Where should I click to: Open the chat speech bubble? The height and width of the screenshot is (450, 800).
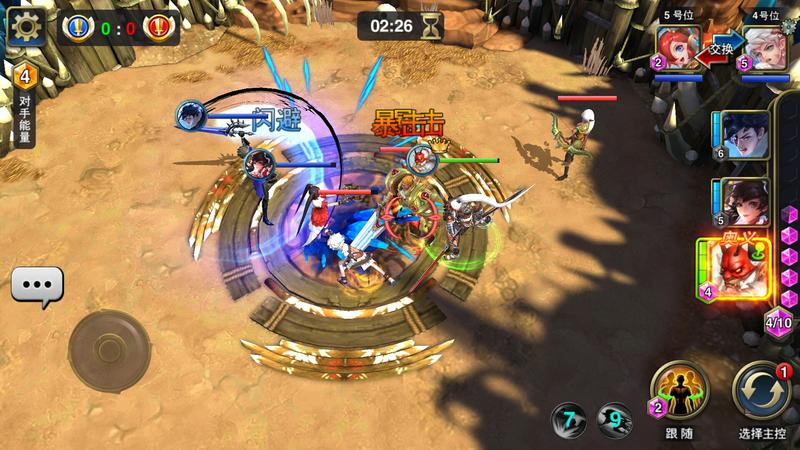click(x=37, y=286)
